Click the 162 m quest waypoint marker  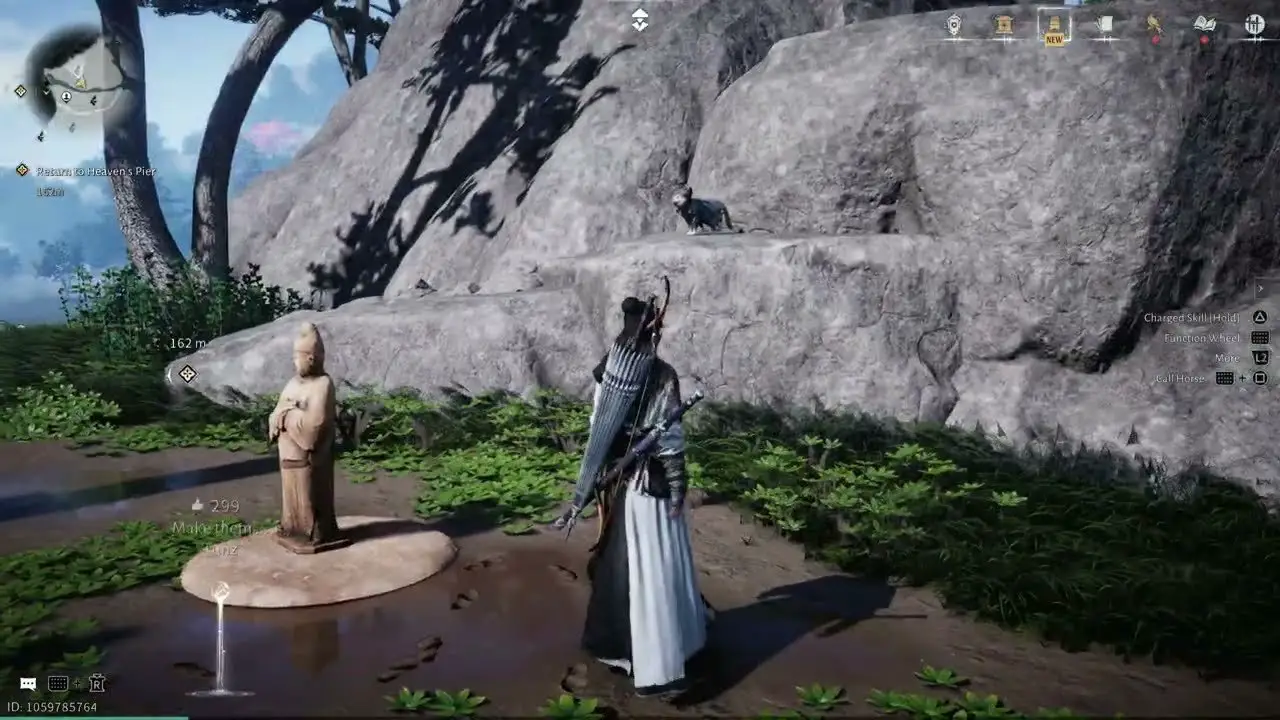tap(187, 374)
